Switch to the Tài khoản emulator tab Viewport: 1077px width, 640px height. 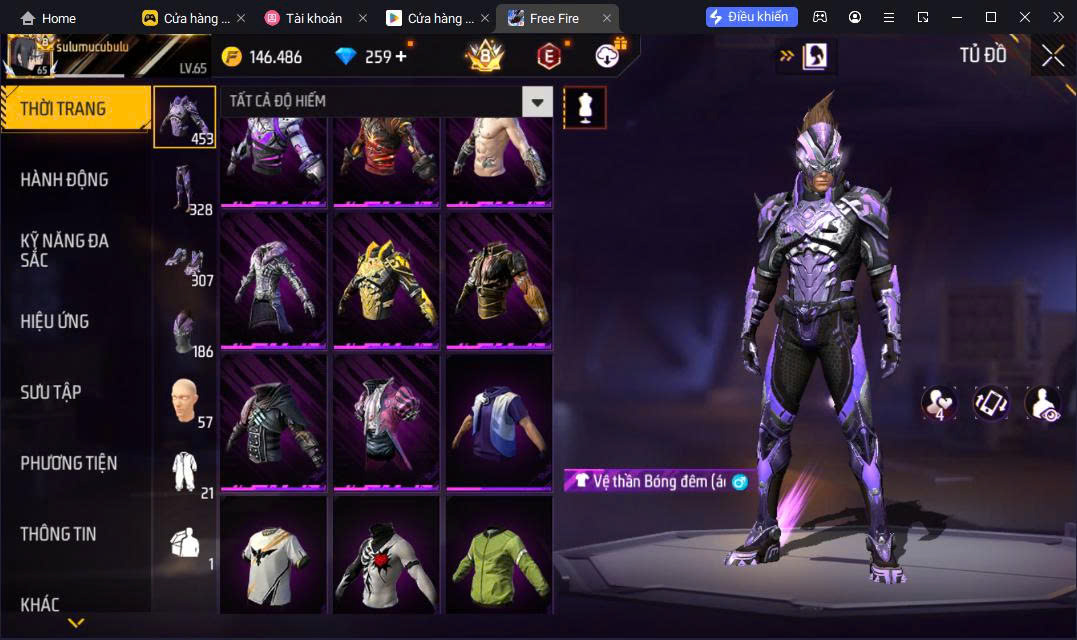[312, 18]
